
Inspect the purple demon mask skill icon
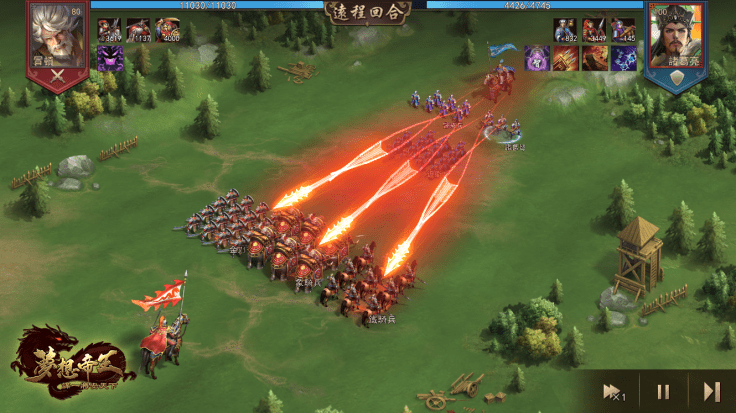110,58
